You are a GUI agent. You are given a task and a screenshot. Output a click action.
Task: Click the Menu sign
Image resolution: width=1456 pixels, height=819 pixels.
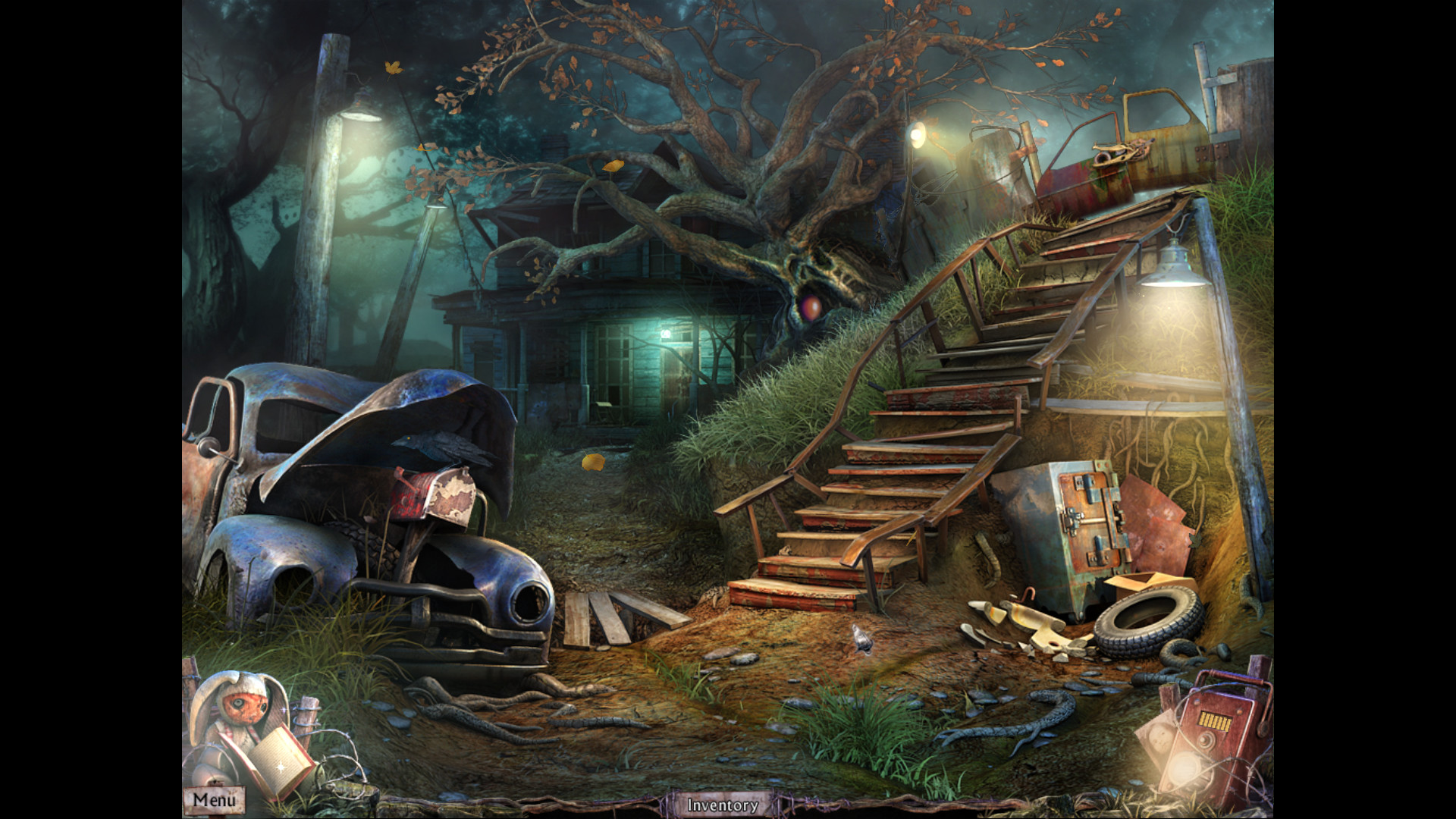point(215,800)
